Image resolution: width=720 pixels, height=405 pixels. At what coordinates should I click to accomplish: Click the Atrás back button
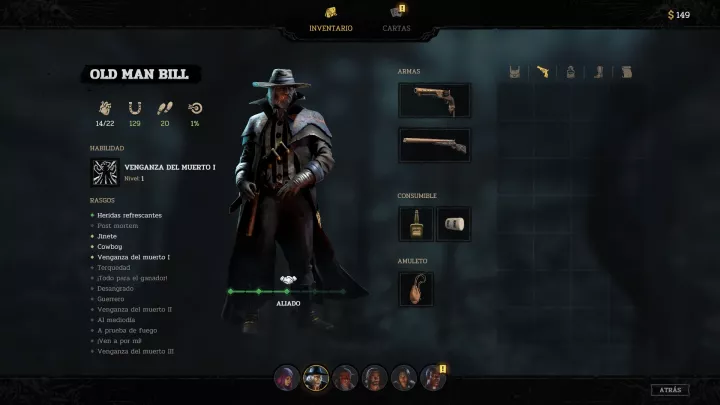669,390
